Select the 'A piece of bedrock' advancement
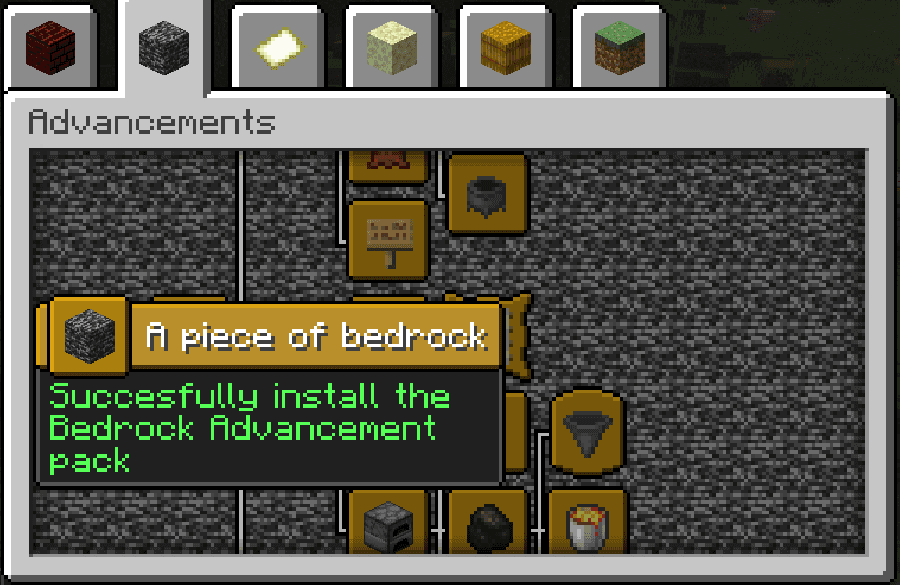900x585 pixels. (90, 335)
